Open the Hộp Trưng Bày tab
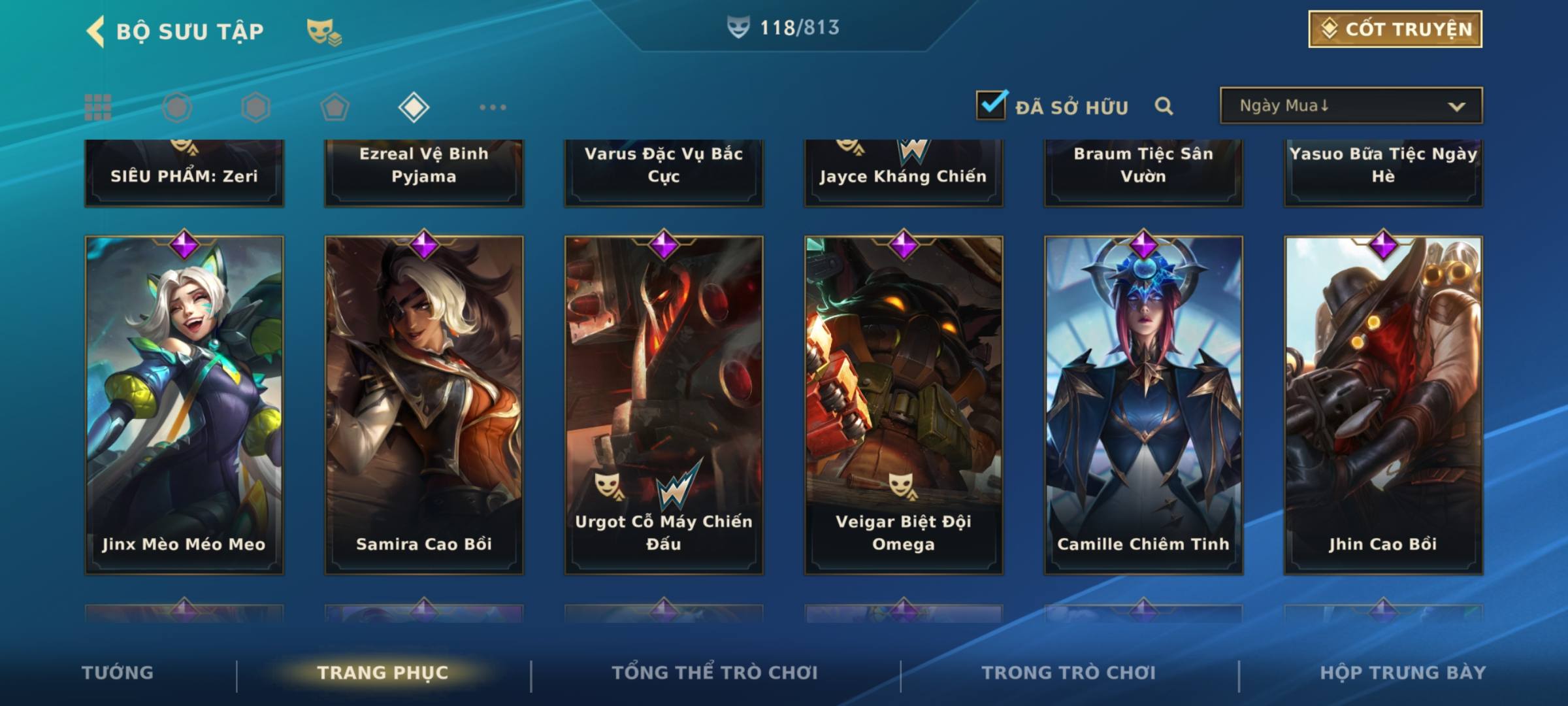Viewport: 1568px width, 706px height. click(x=1403, y=673)
